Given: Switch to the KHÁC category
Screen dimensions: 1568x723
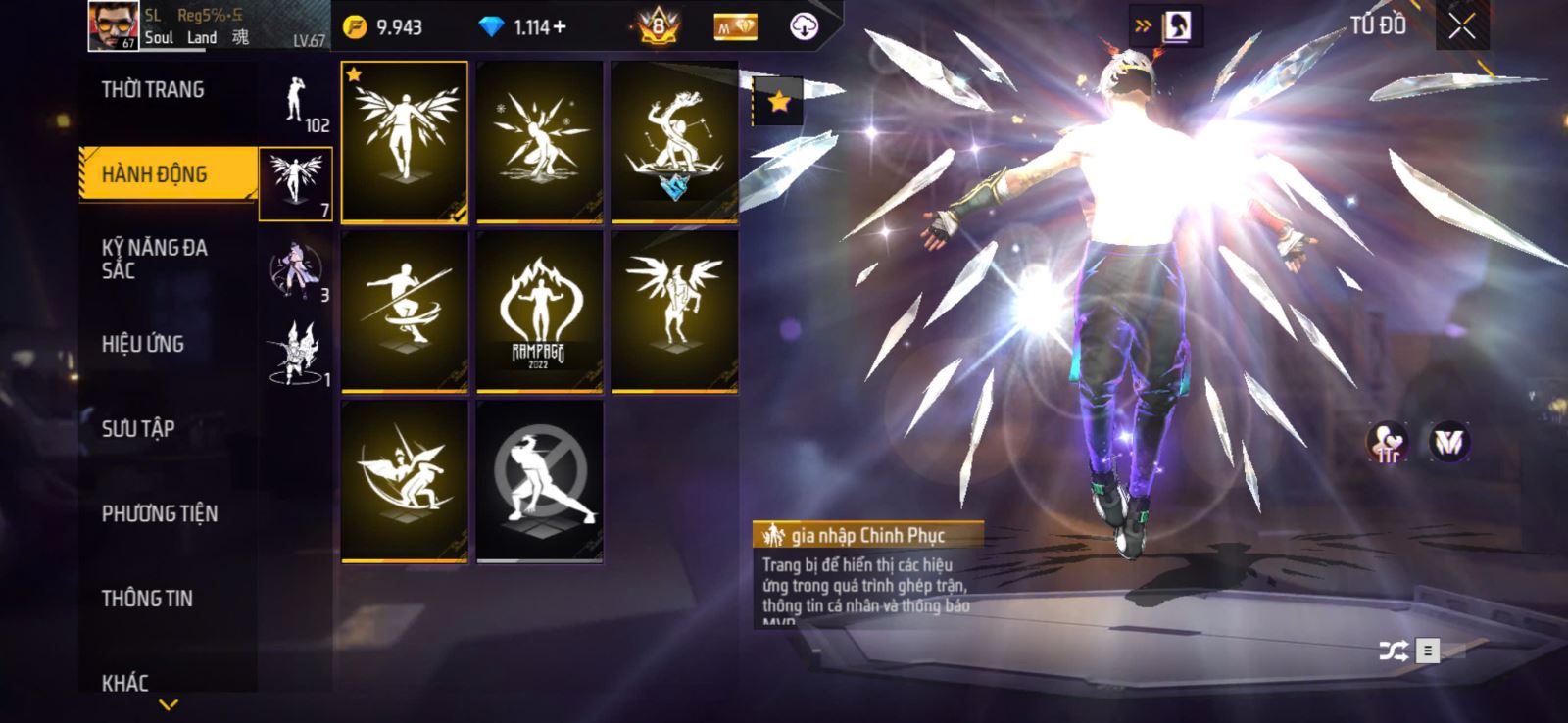Looking at the screenshot, I should pos(125,682).
